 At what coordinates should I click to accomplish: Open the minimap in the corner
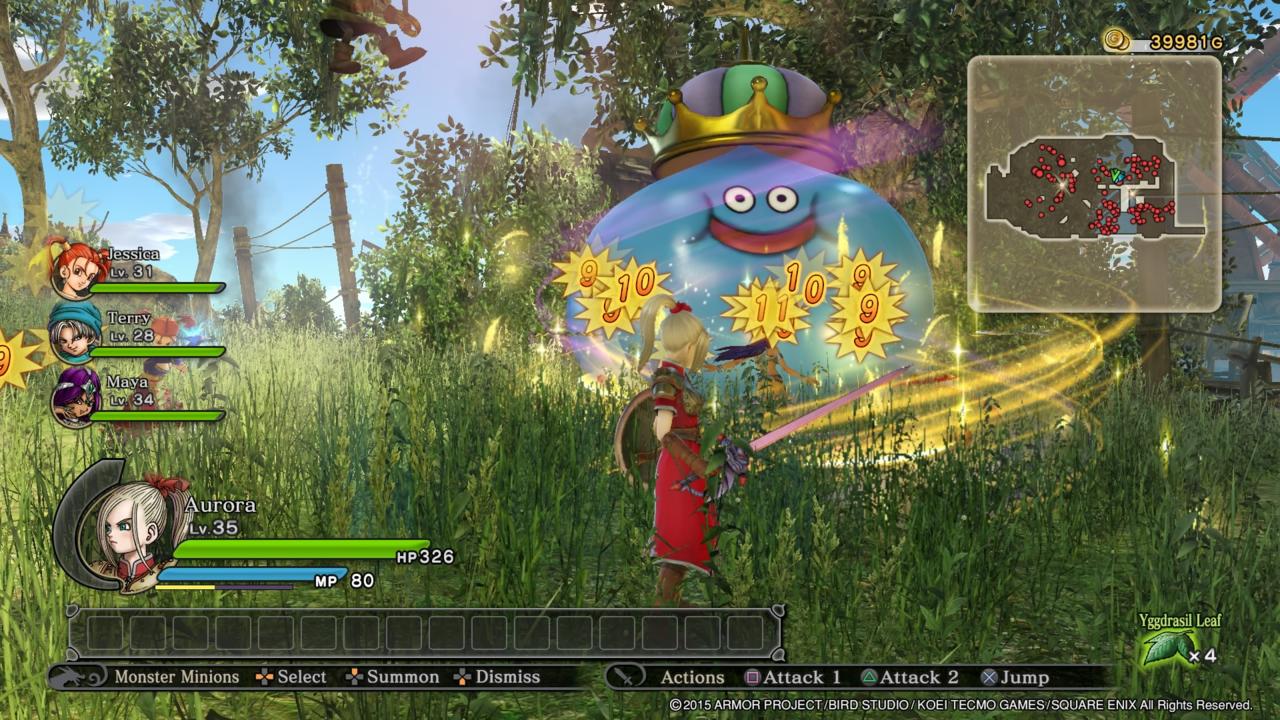point(1094,183)
